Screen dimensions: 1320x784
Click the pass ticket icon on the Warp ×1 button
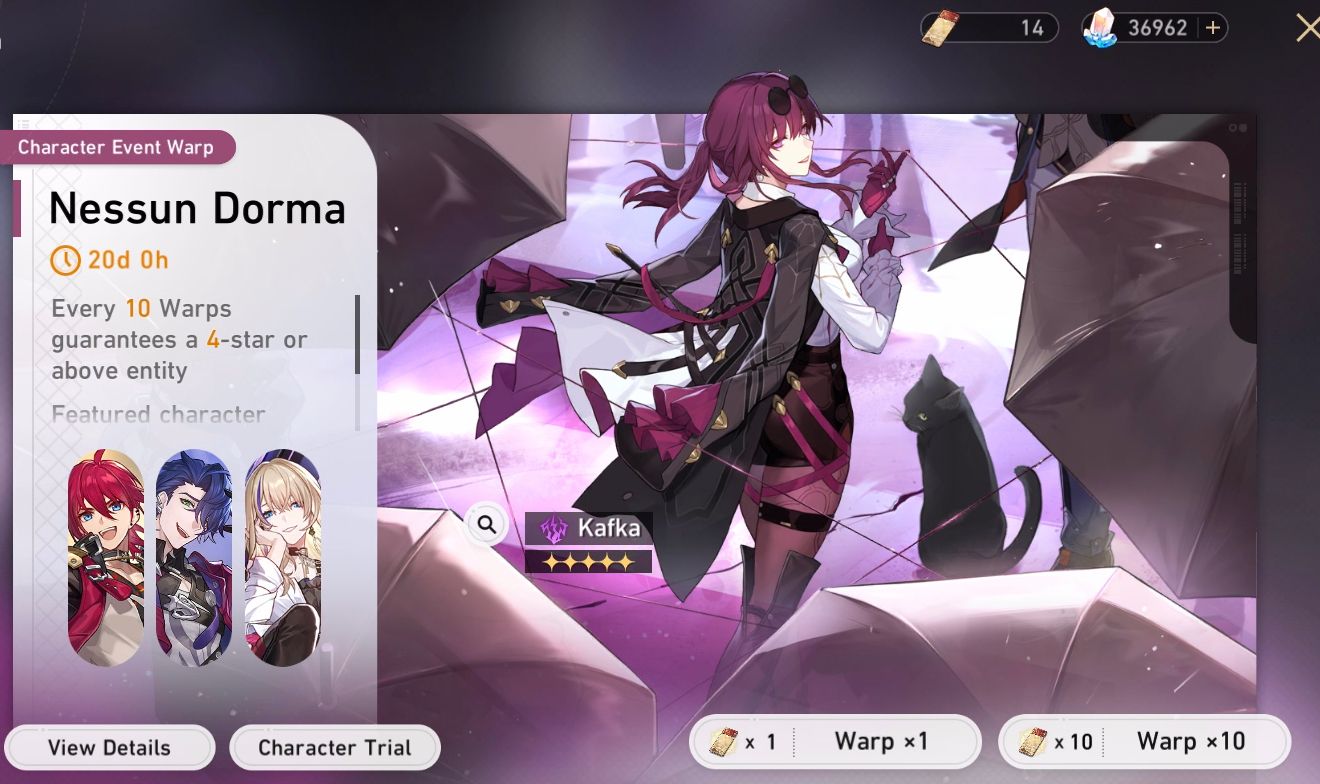[723, 741]
